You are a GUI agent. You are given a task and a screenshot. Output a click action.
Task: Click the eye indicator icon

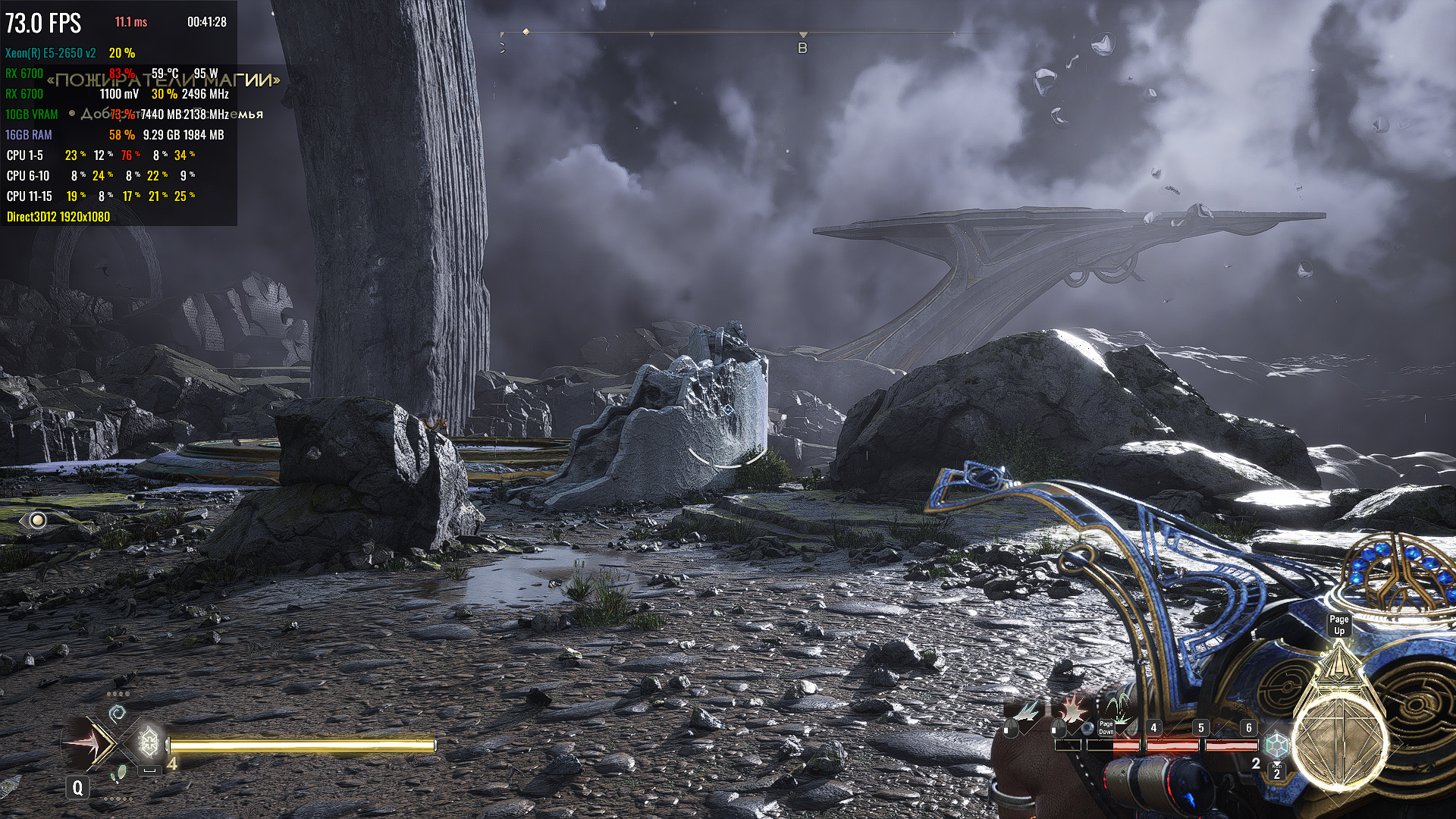click(35, 520)
